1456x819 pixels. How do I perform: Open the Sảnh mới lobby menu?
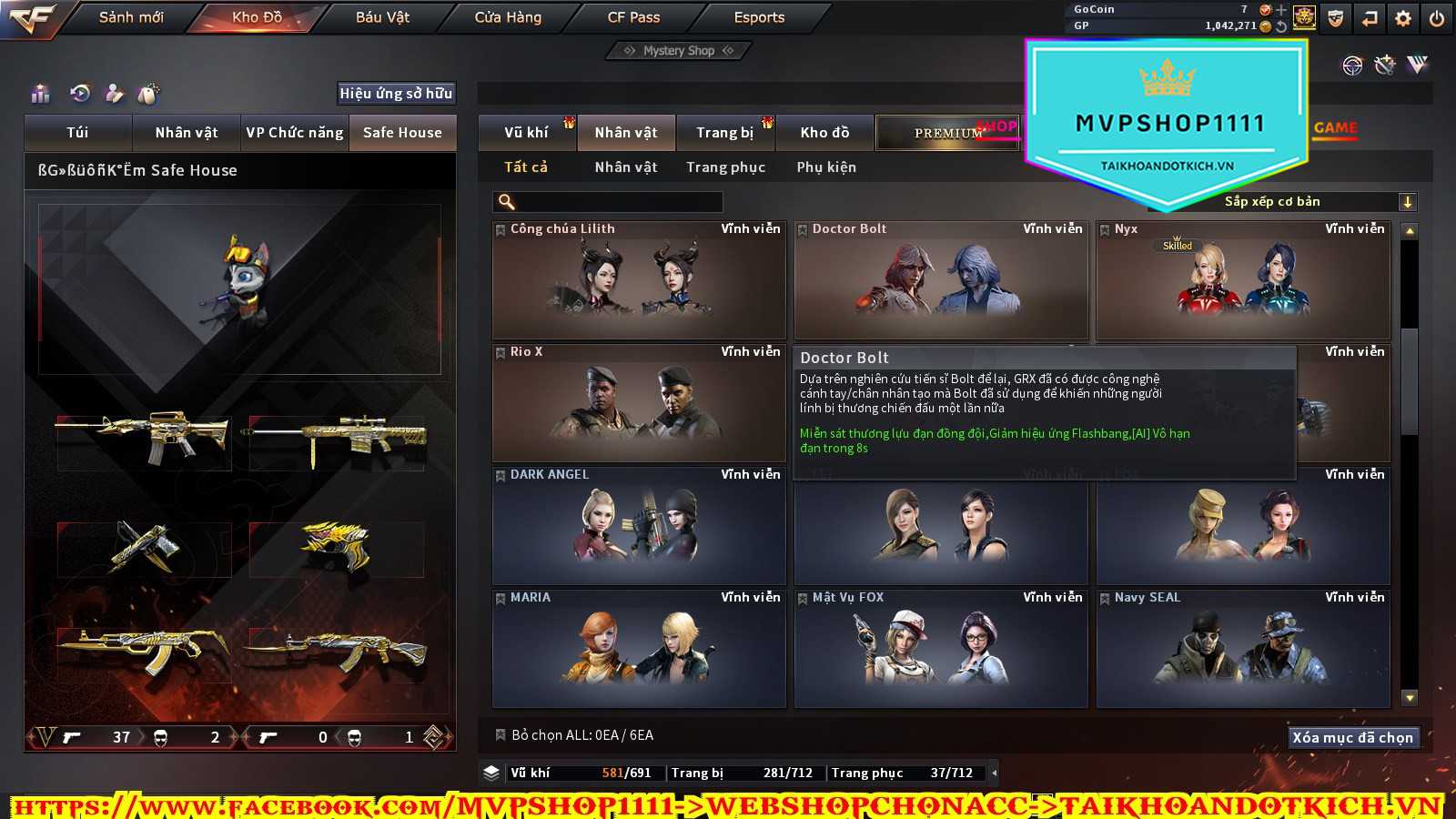point(131,17)
